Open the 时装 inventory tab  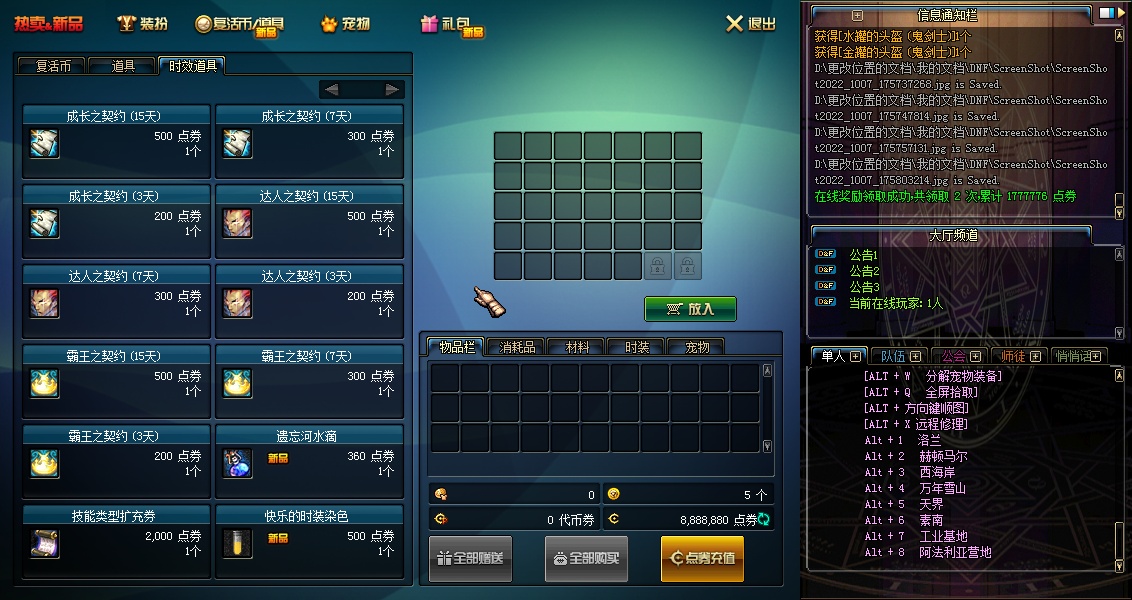pyautogui.click(x=636, y=347)
